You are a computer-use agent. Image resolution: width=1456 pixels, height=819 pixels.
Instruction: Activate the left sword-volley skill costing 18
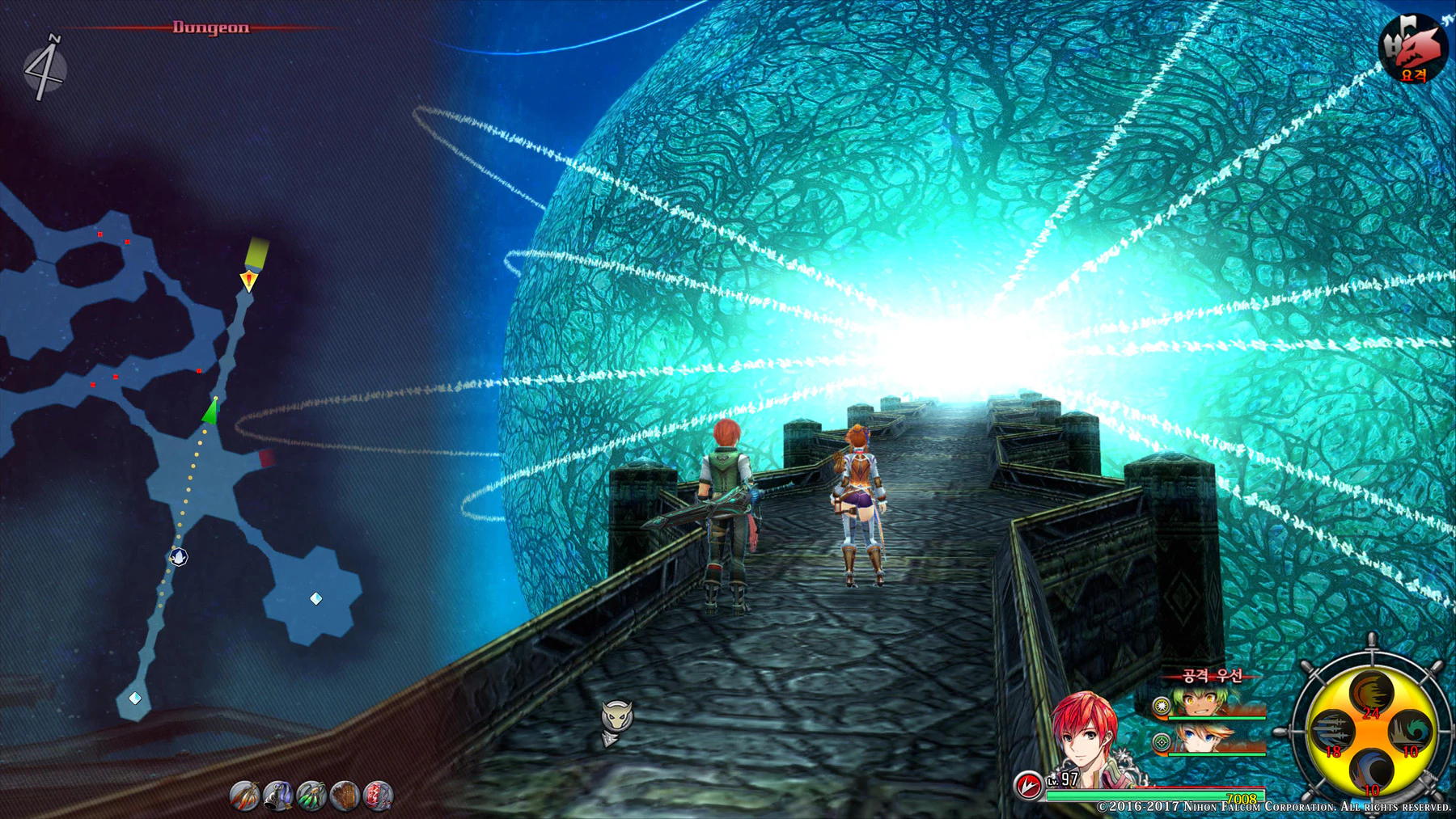(x=1331, y=732)
